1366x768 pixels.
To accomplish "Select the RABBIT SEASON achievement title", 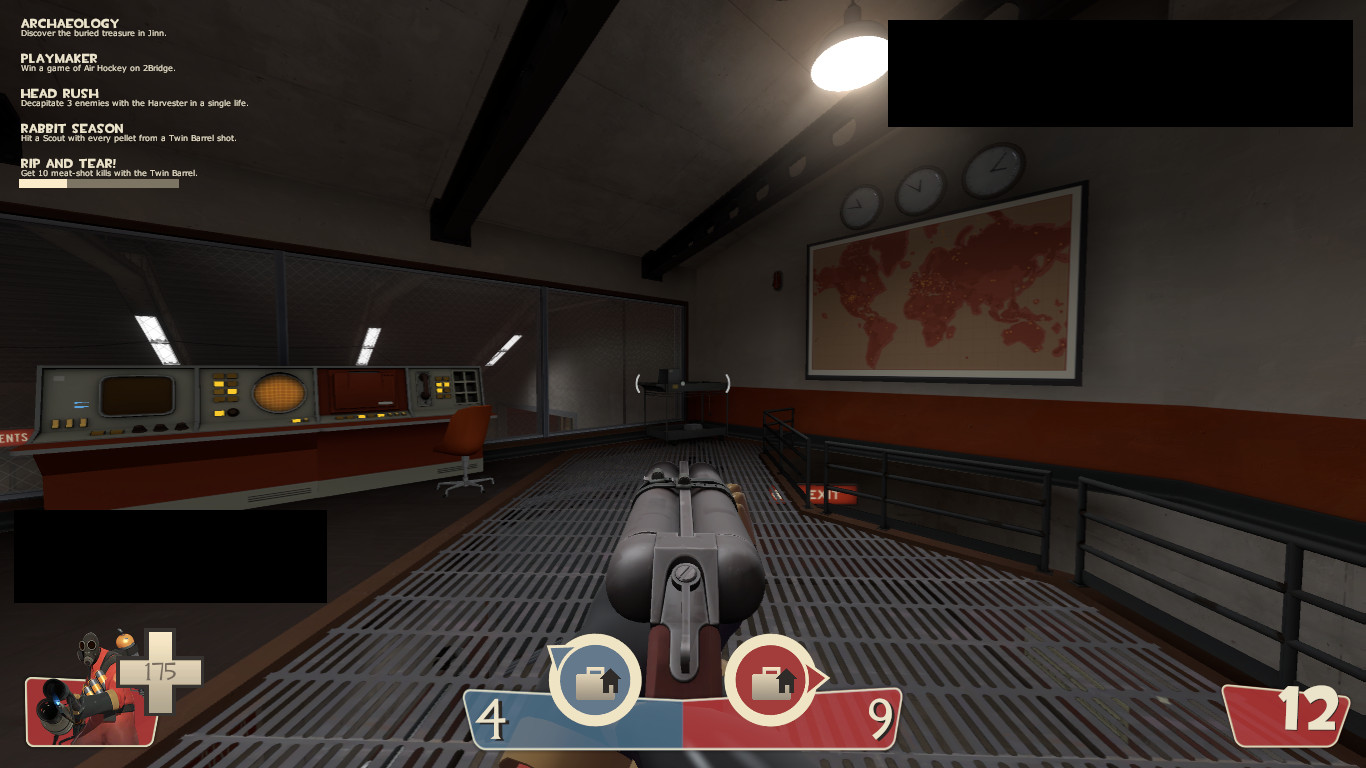I will [70, 128].
